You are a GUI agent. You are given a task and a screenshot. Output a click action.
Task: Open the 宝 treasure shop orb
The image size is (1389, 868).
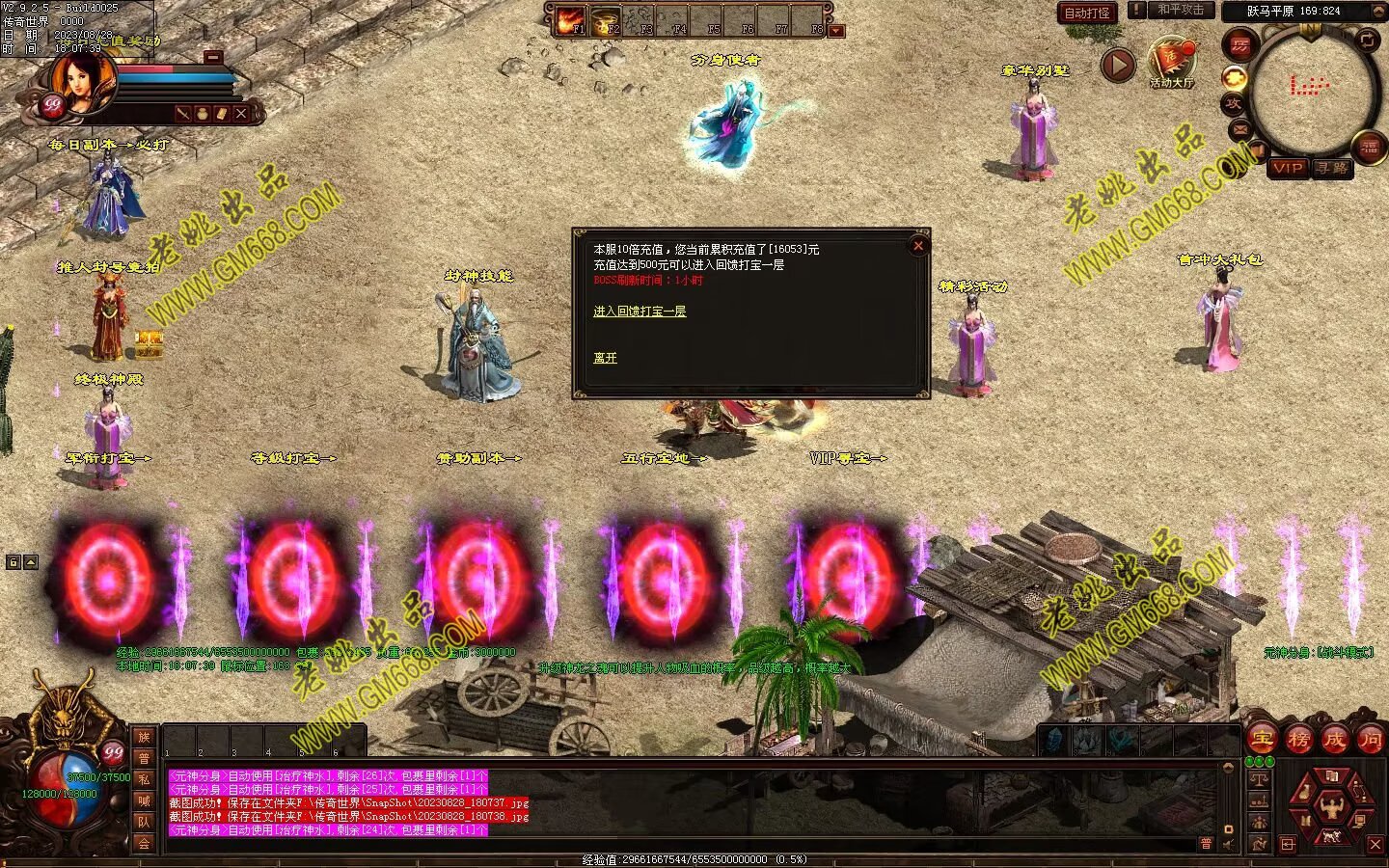tap(1263, 740)
